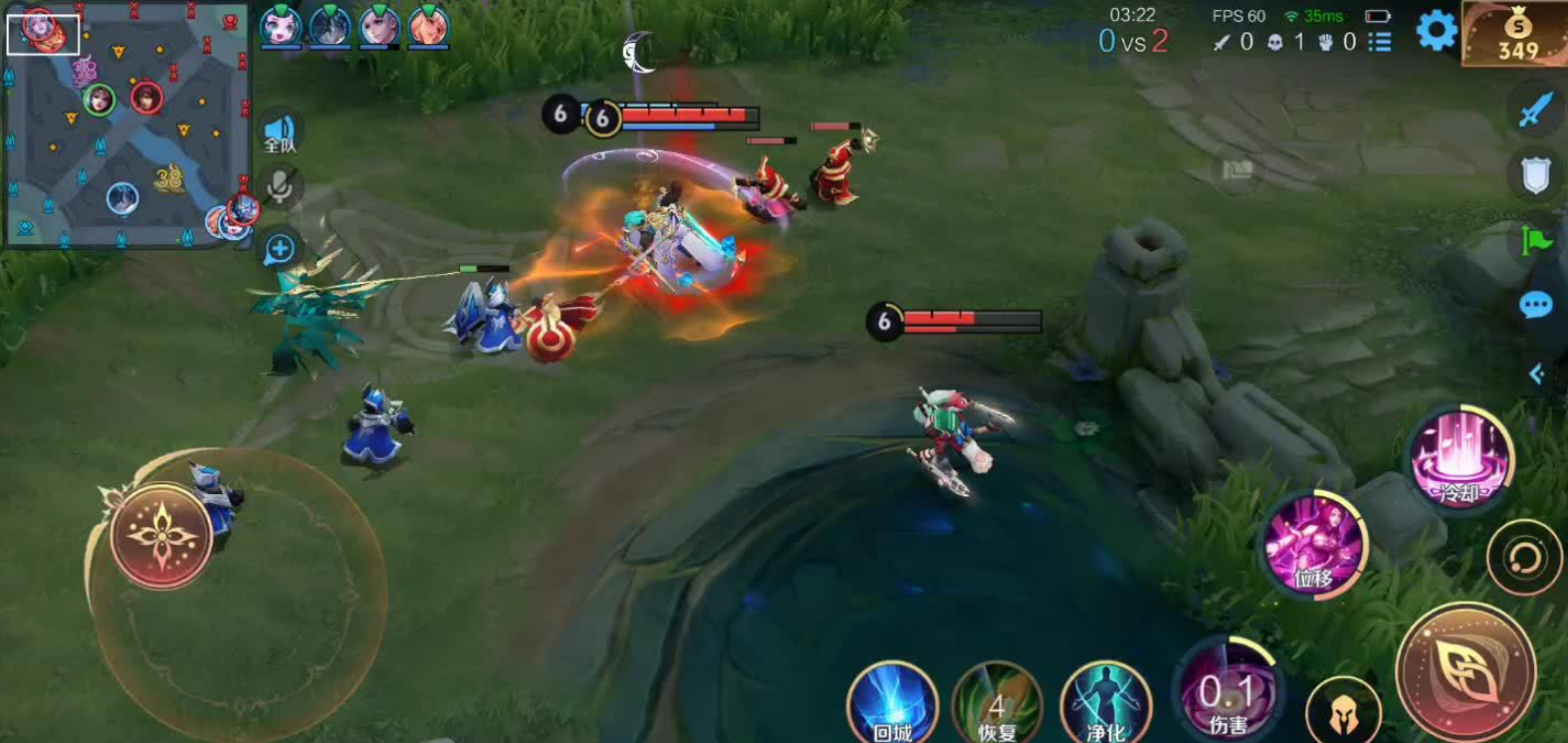The width and height of the screenshot is (1568, 743).
Task: Open the scoreboard list icon
Action: click(x=1380, y=42)
